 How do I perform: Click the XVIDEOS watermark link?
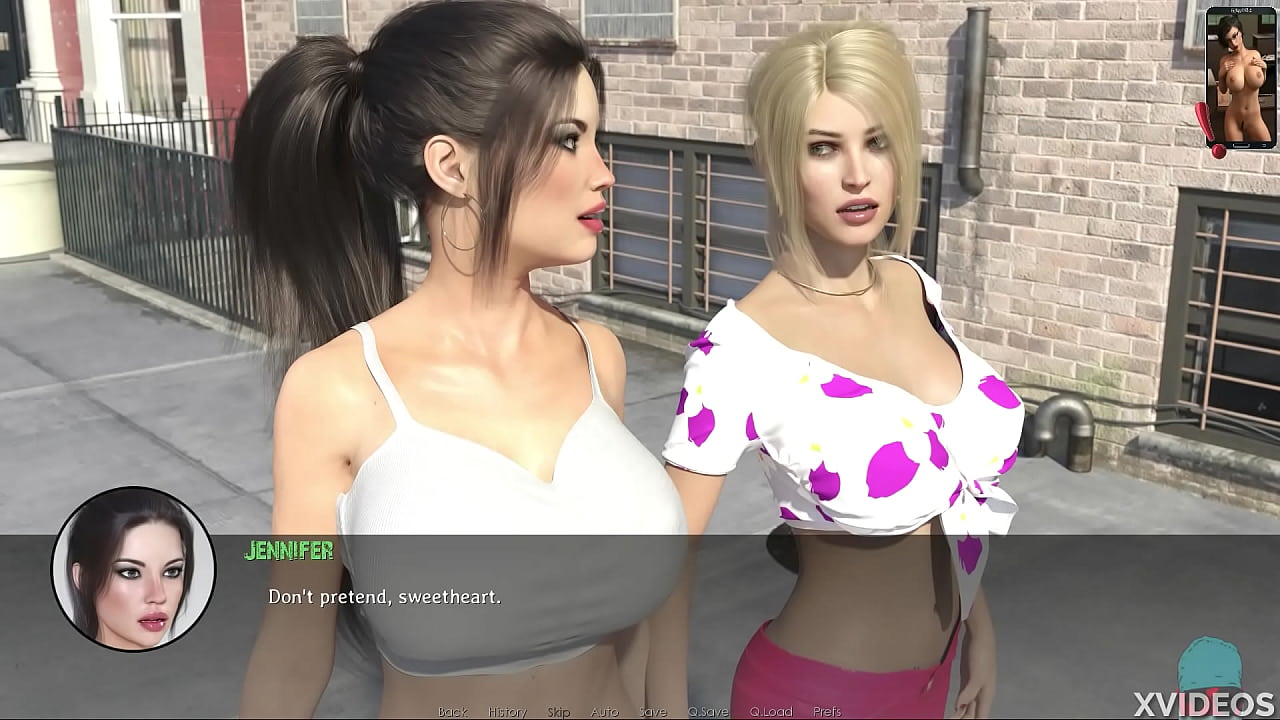pos(1205,702)
